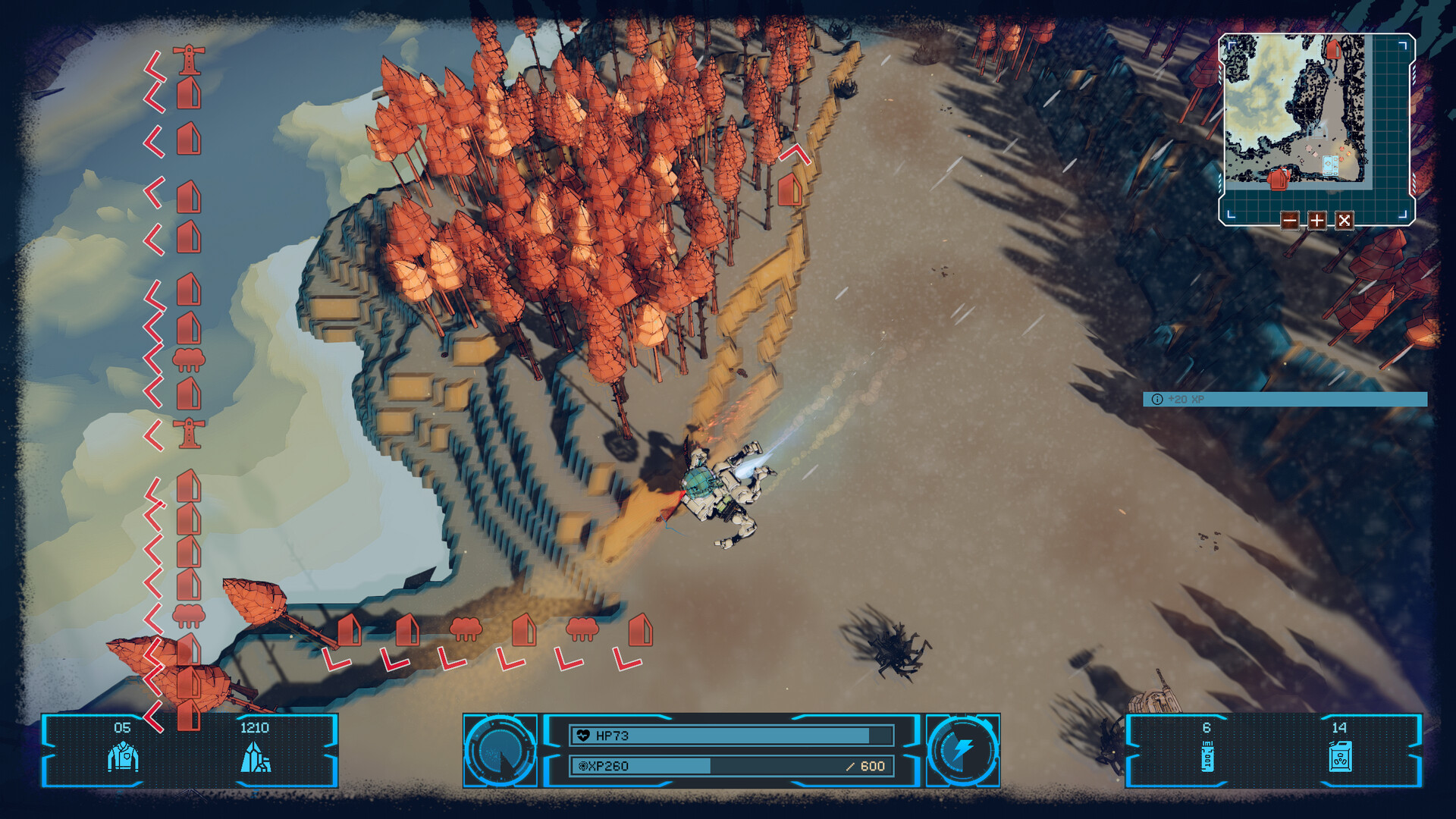Zoom out the minimap with the minus button
Viewport: 1456px width, 819px height.
point(1289,221)
